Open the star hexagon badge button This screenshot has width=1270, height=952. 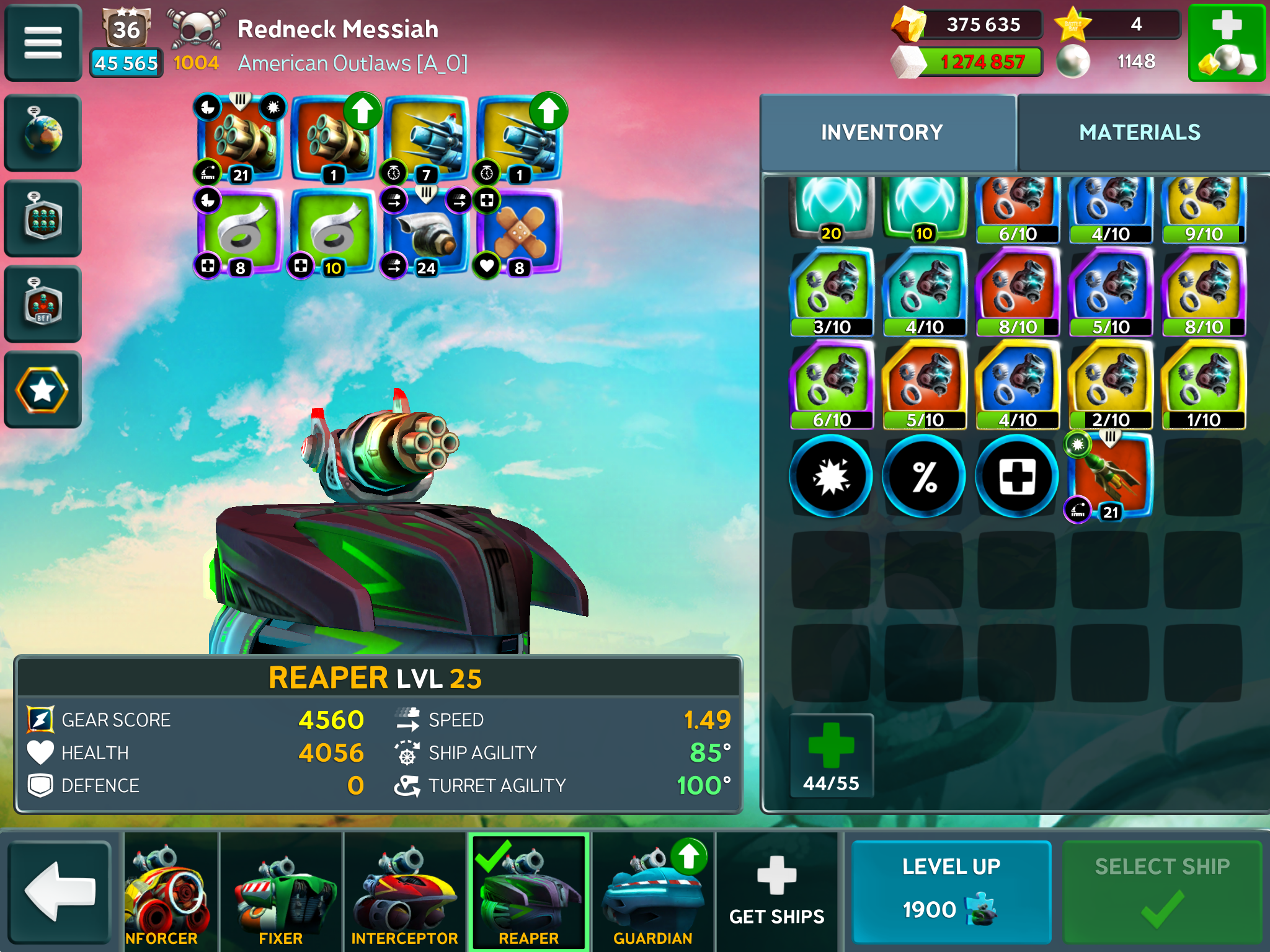pos(43,390)
